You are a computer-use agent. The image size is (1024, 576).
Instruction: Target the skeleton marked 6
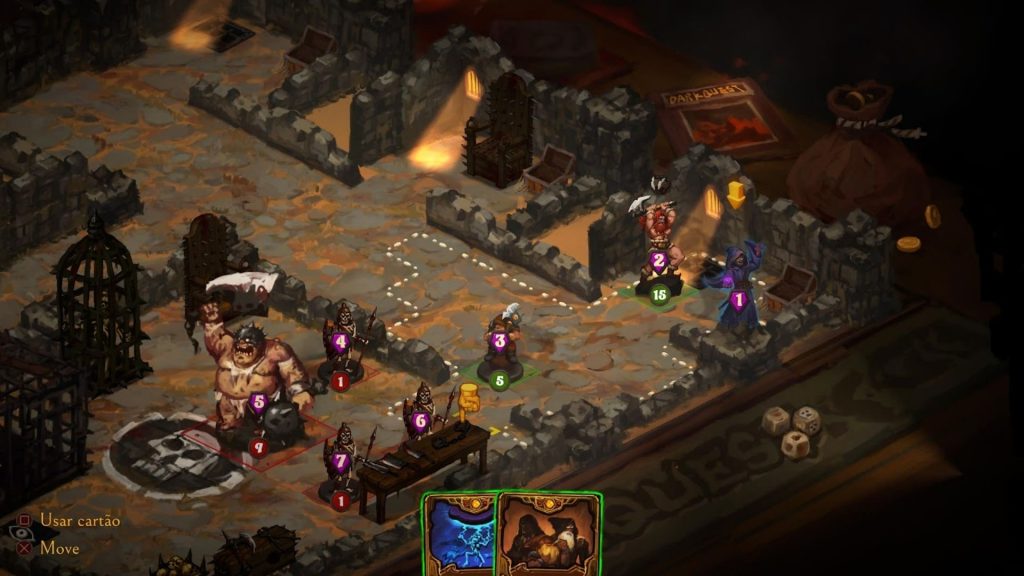[x=420, y=415]
